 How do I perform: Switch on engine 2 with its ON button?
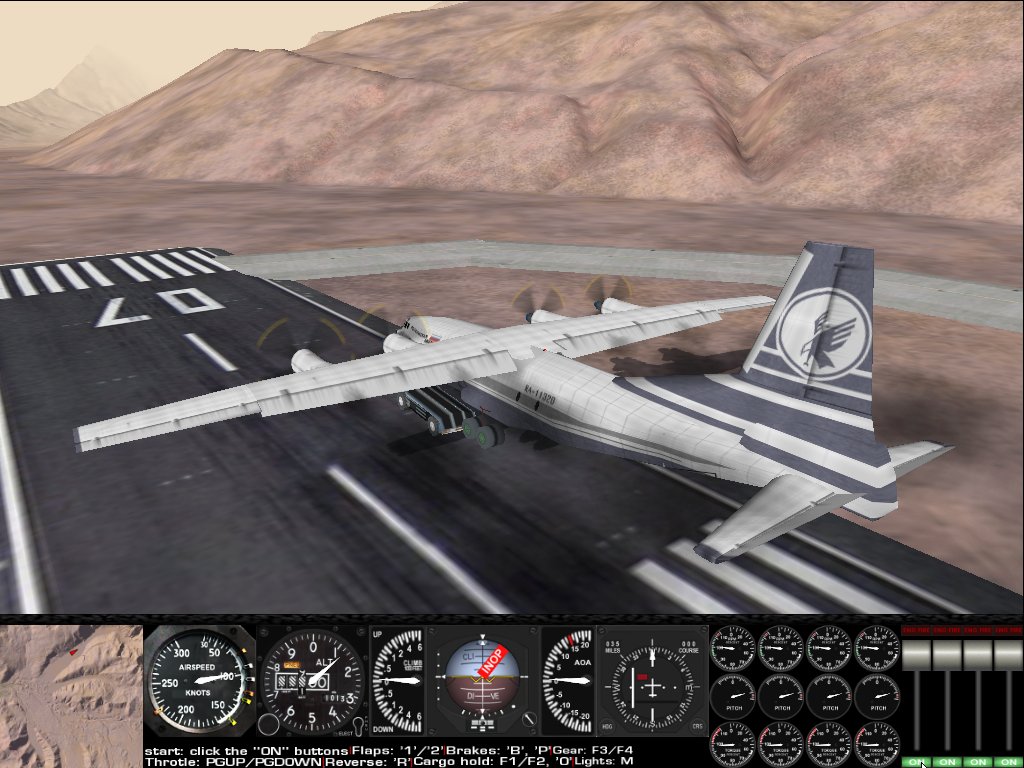click(946, 762)
